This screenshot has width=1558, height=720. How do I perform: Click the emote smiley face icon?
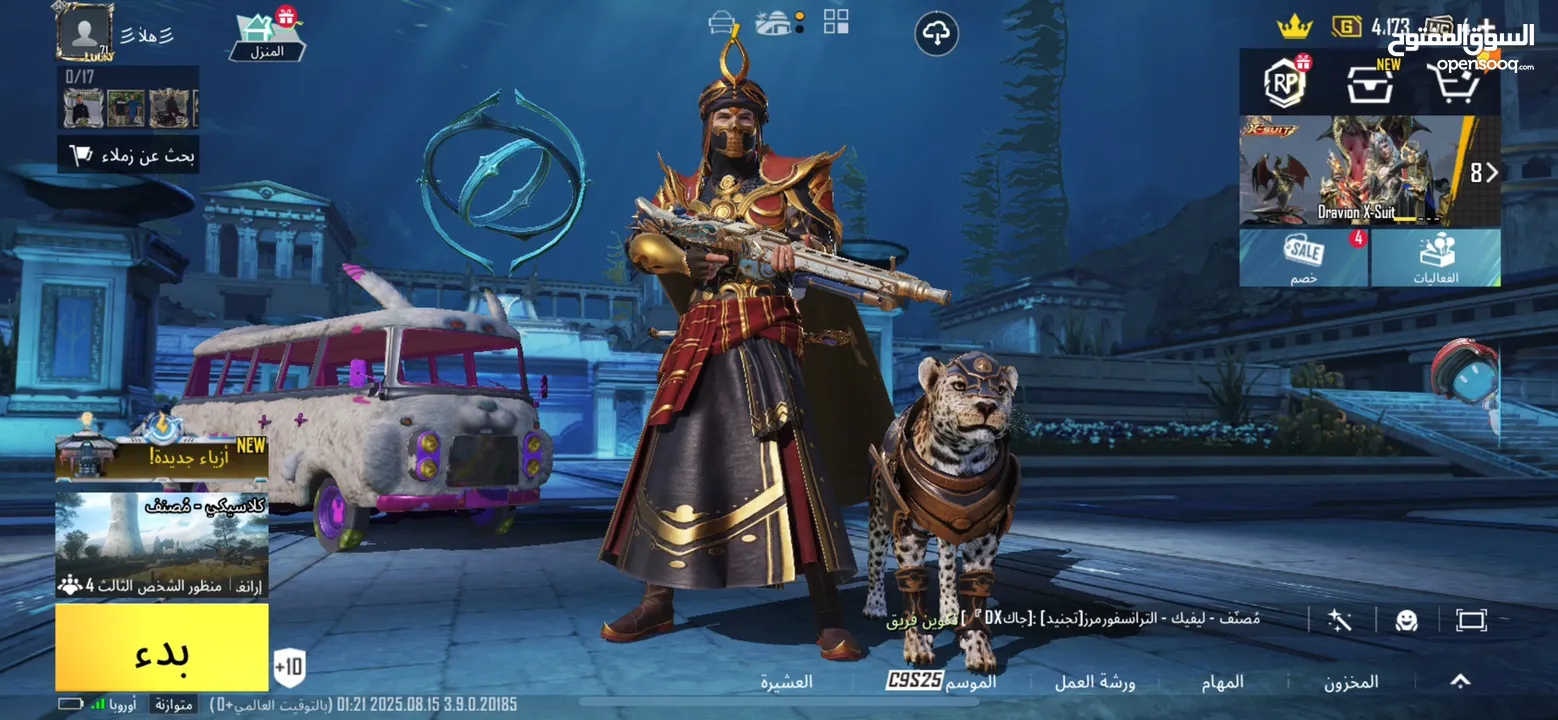[x=1407, y=620]
